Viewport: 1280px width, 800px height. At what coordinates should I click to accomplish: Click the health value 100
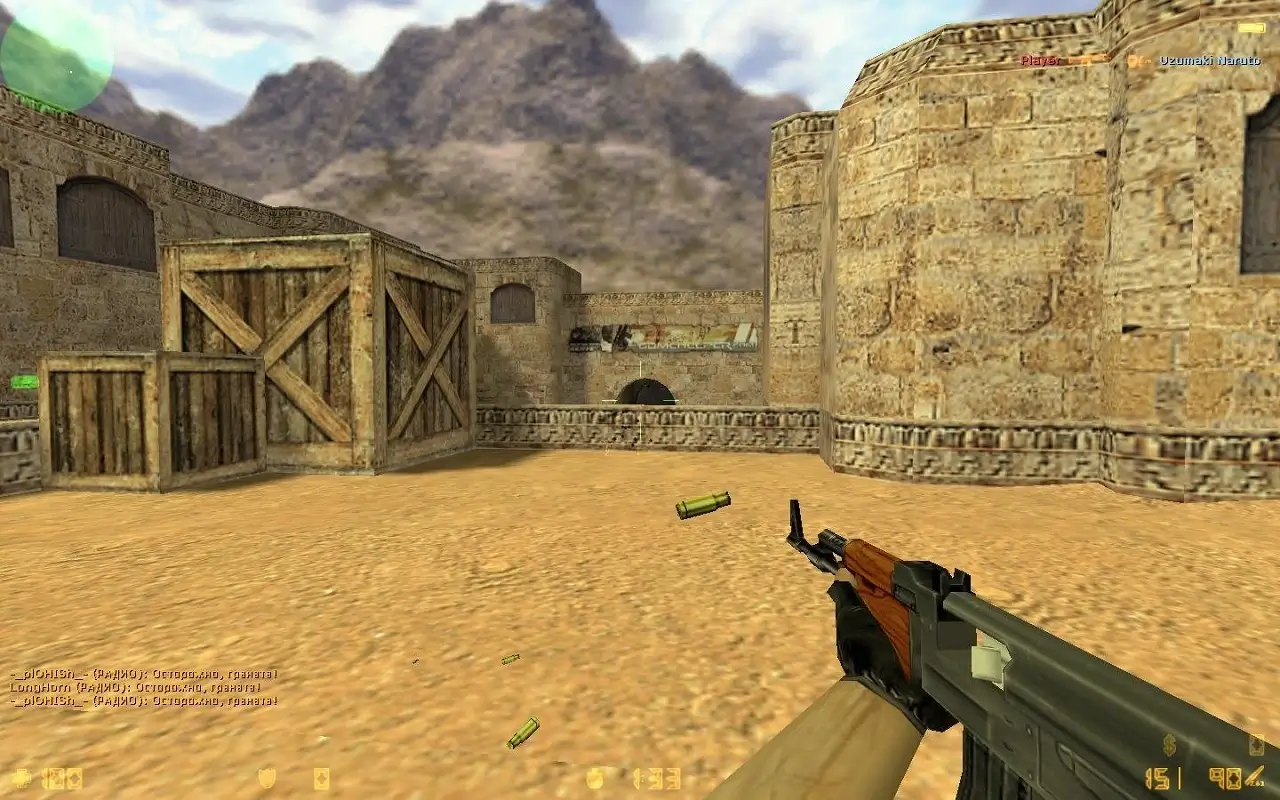click(x=60, y=778)
